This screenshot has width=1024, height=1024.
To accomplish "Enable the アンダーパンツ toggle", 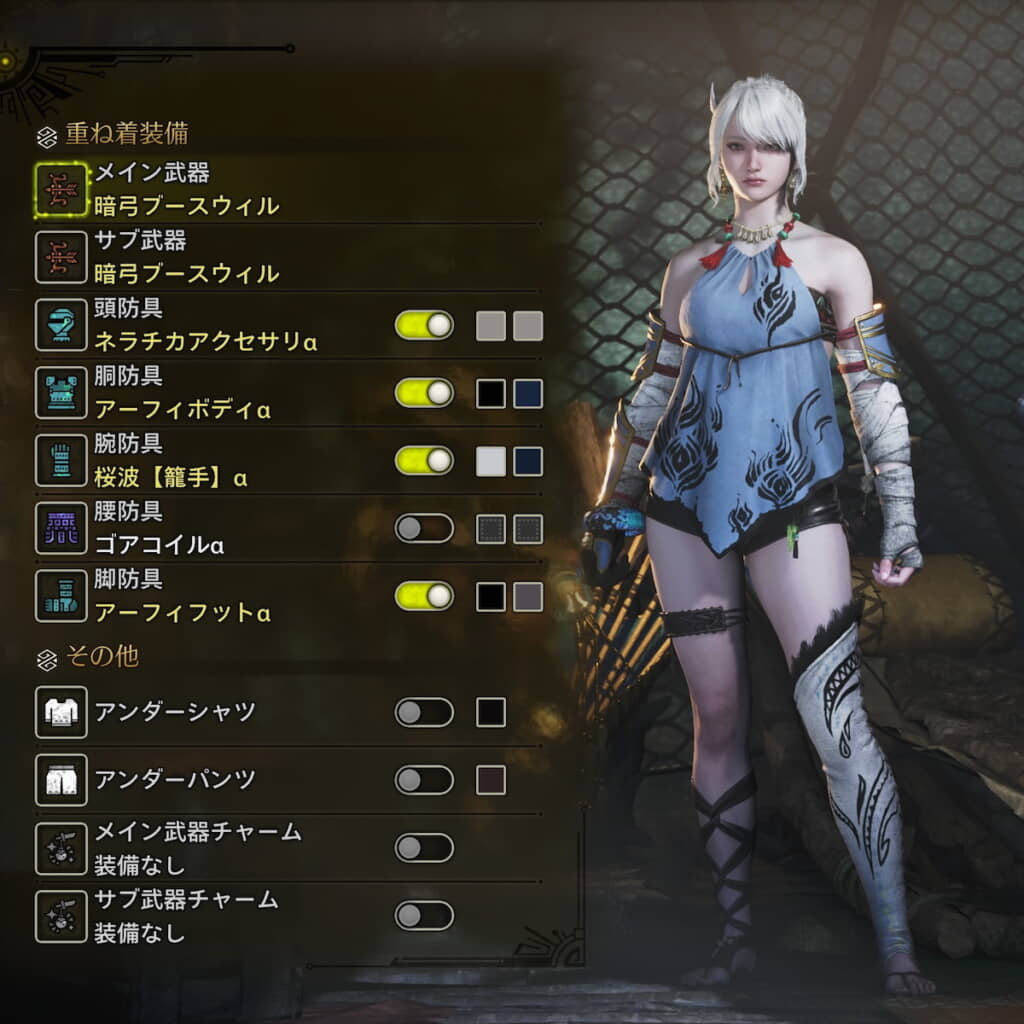I will 424,780.
